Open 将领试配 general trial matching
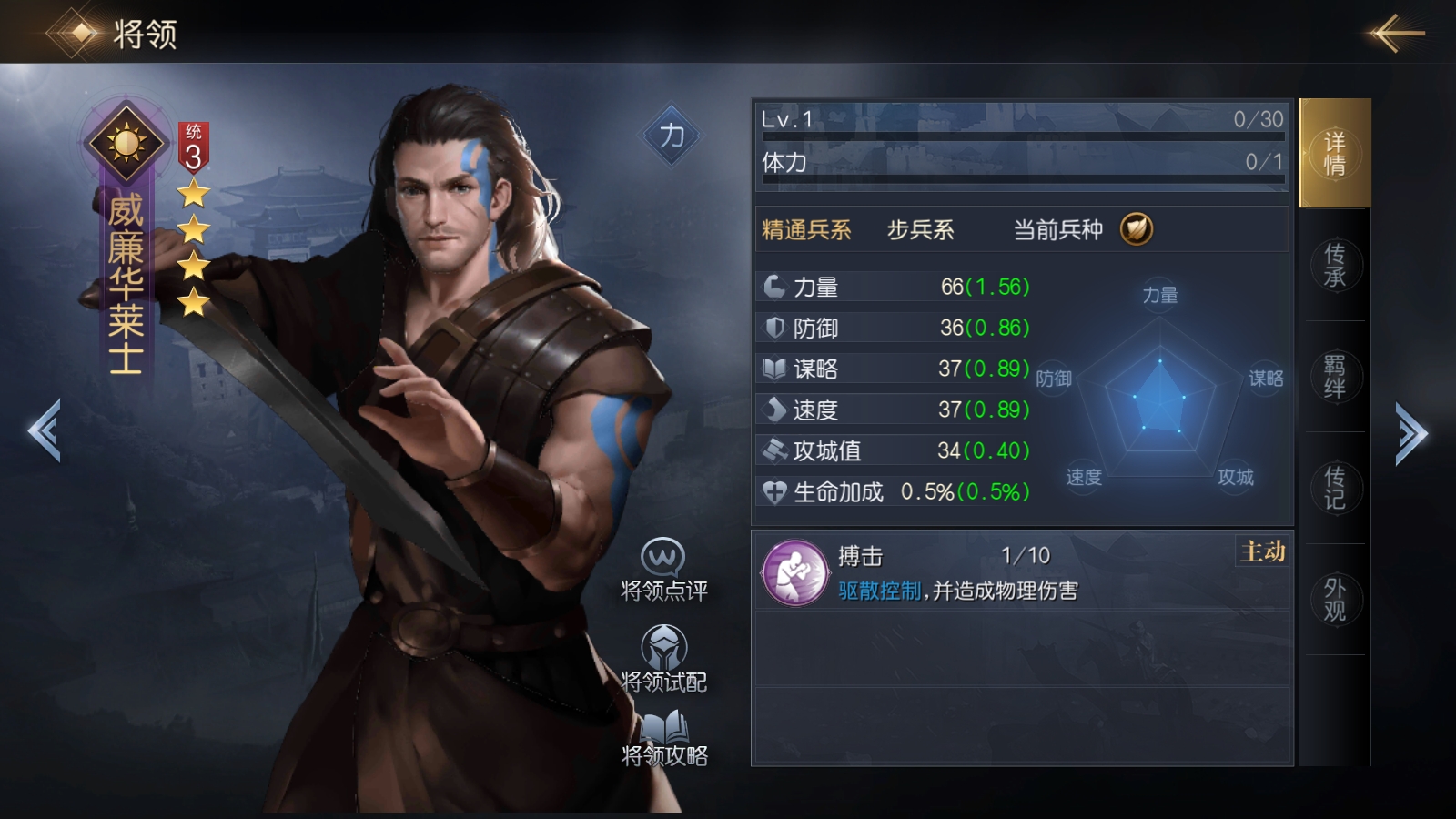The height and width of the screenshot is (819, 1456). (663, 659)
